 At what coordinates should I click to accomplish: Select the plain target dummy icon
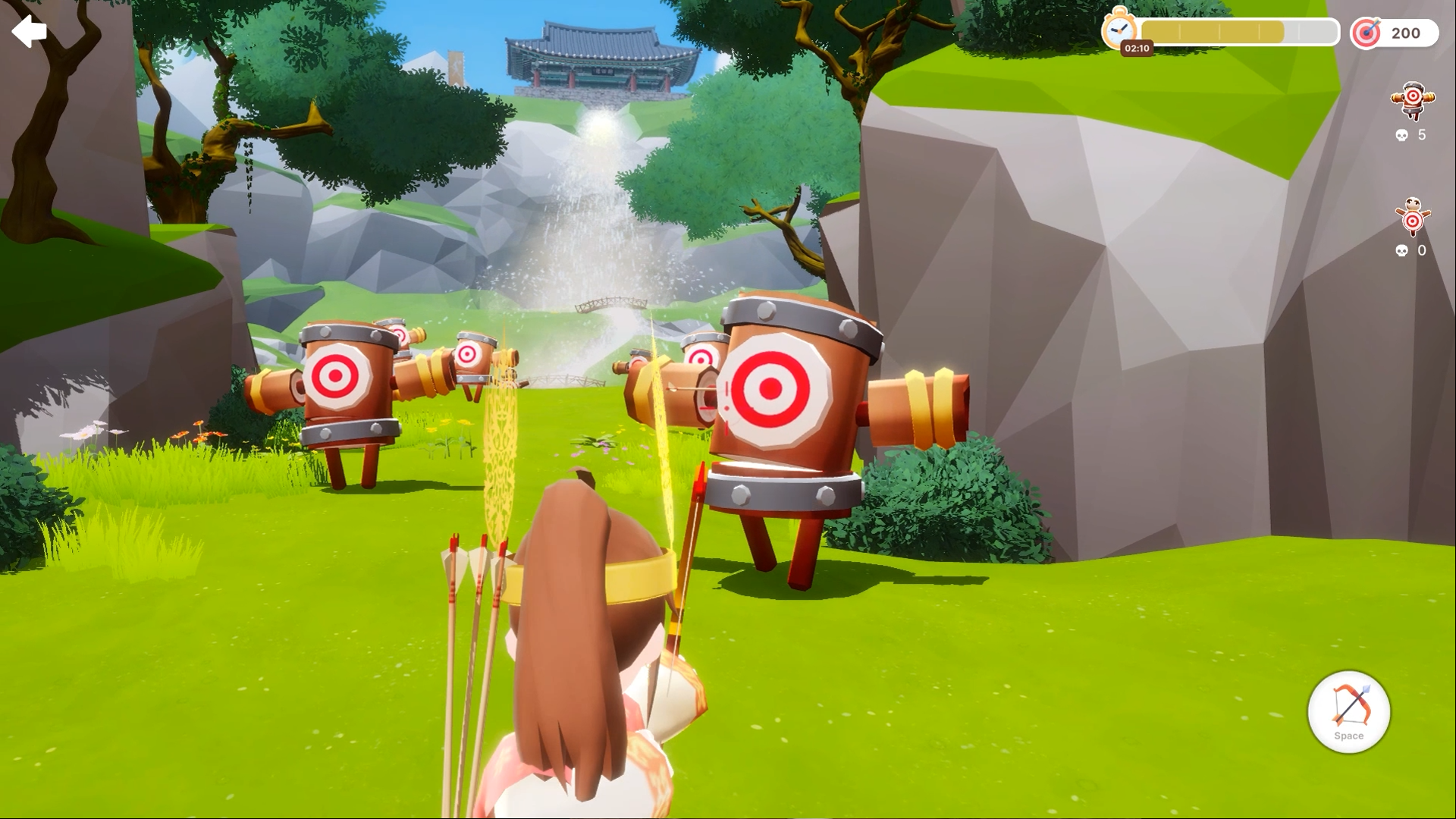tap(1412, 218)
